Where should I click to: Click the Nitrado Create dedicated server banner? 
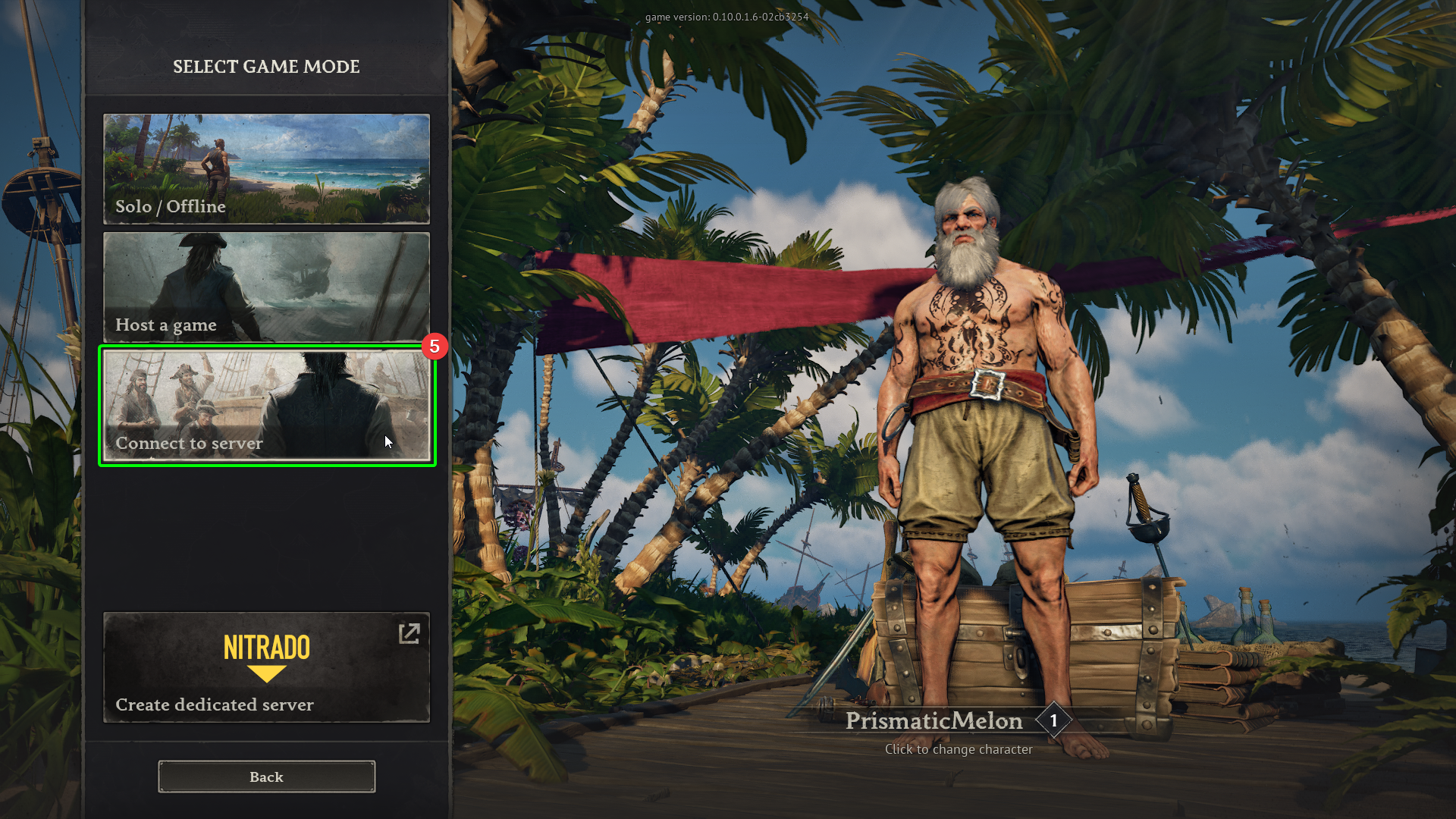(266, 667)
